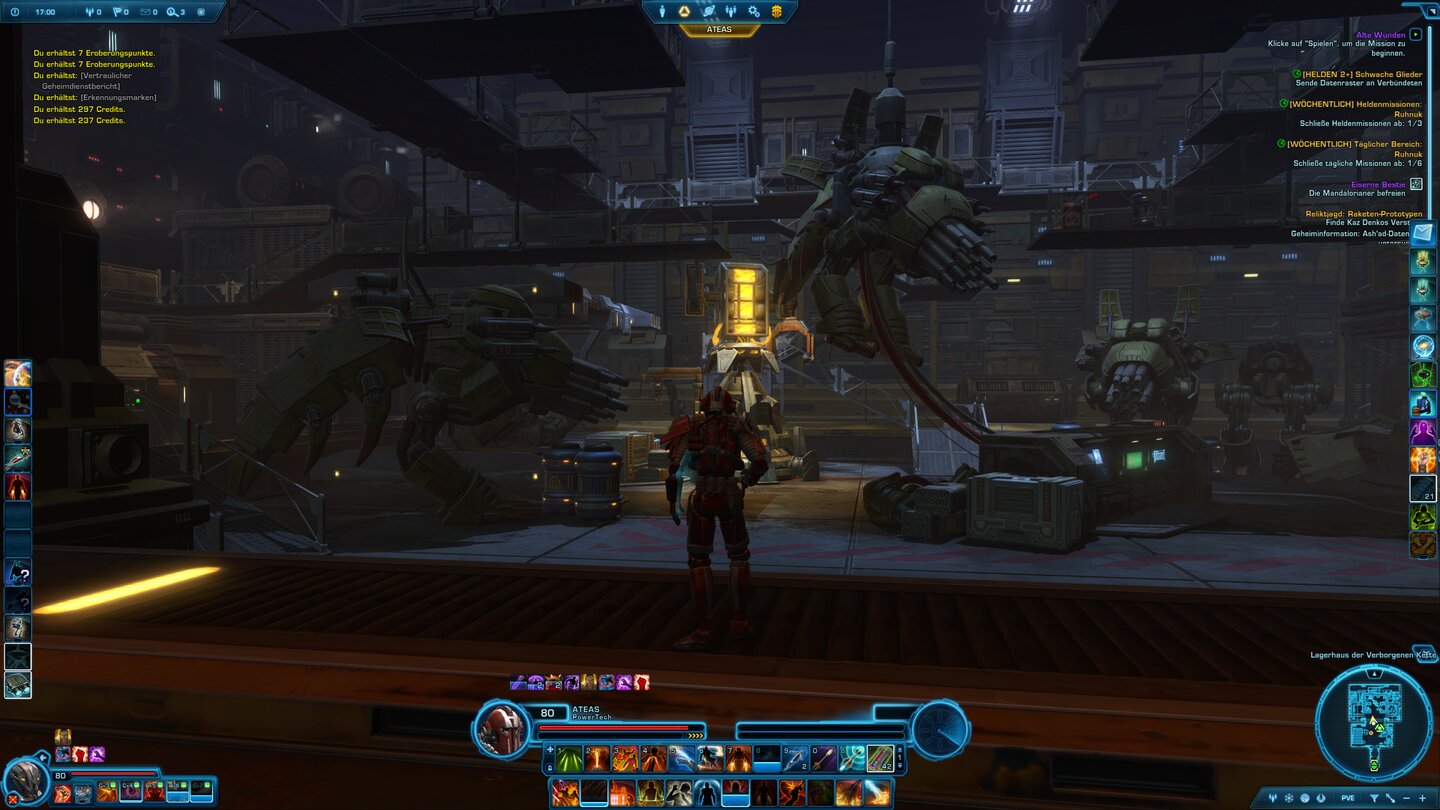Open the Group Finder triangle icon

[684, 10]
